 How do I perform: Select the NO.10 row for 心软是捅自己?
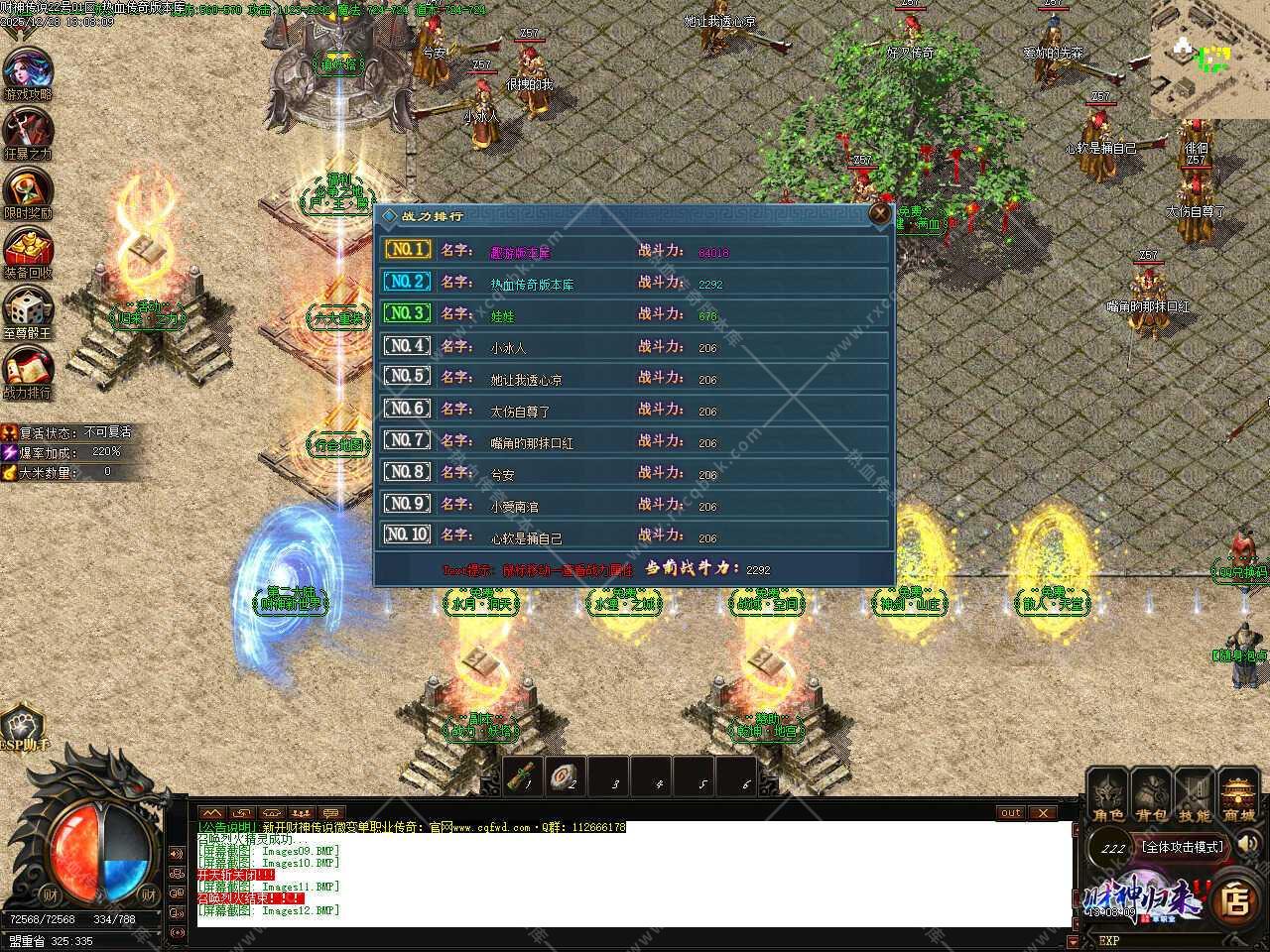tap(635, 536)
